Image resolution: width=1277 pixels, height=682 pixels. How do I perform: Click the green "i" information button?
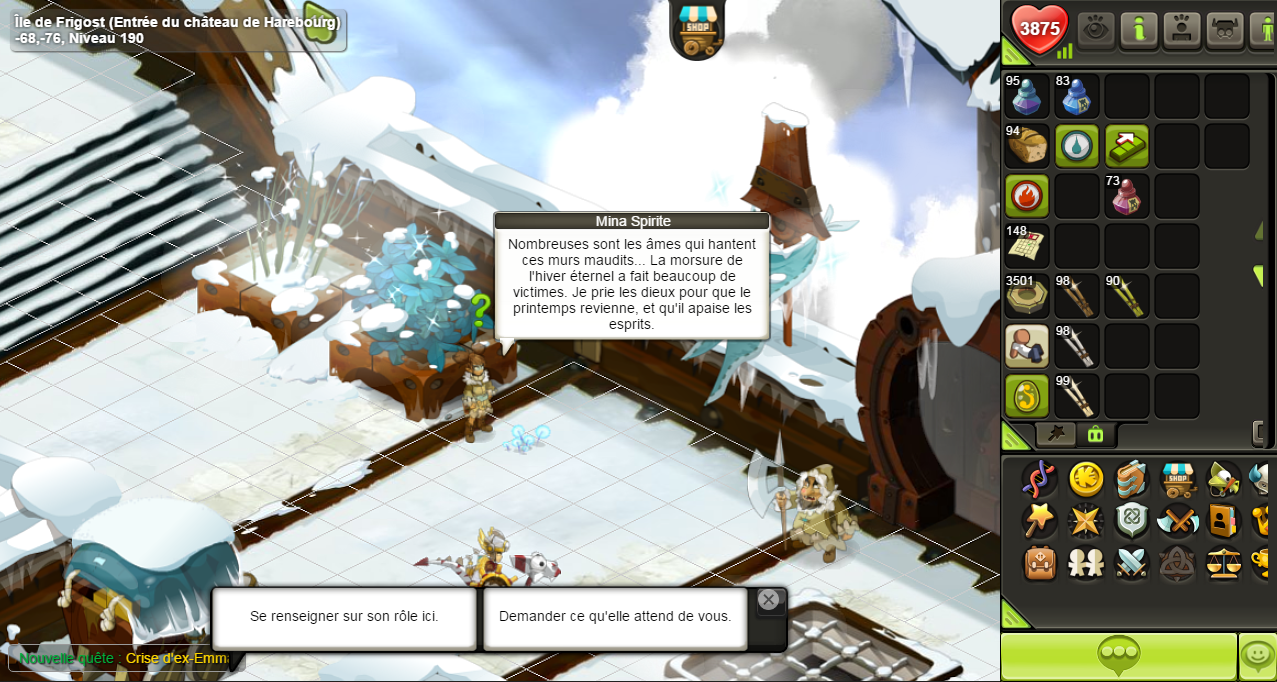pyautogui.click(x=1139, y=30)
